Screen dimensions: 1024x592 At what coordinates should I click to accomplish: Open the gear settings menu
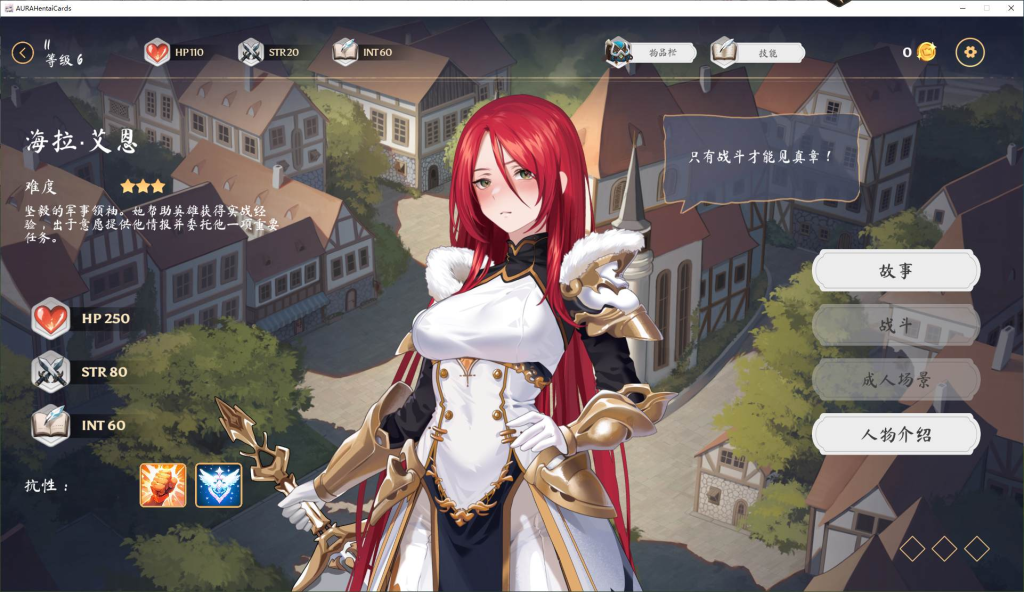point(970,52)
